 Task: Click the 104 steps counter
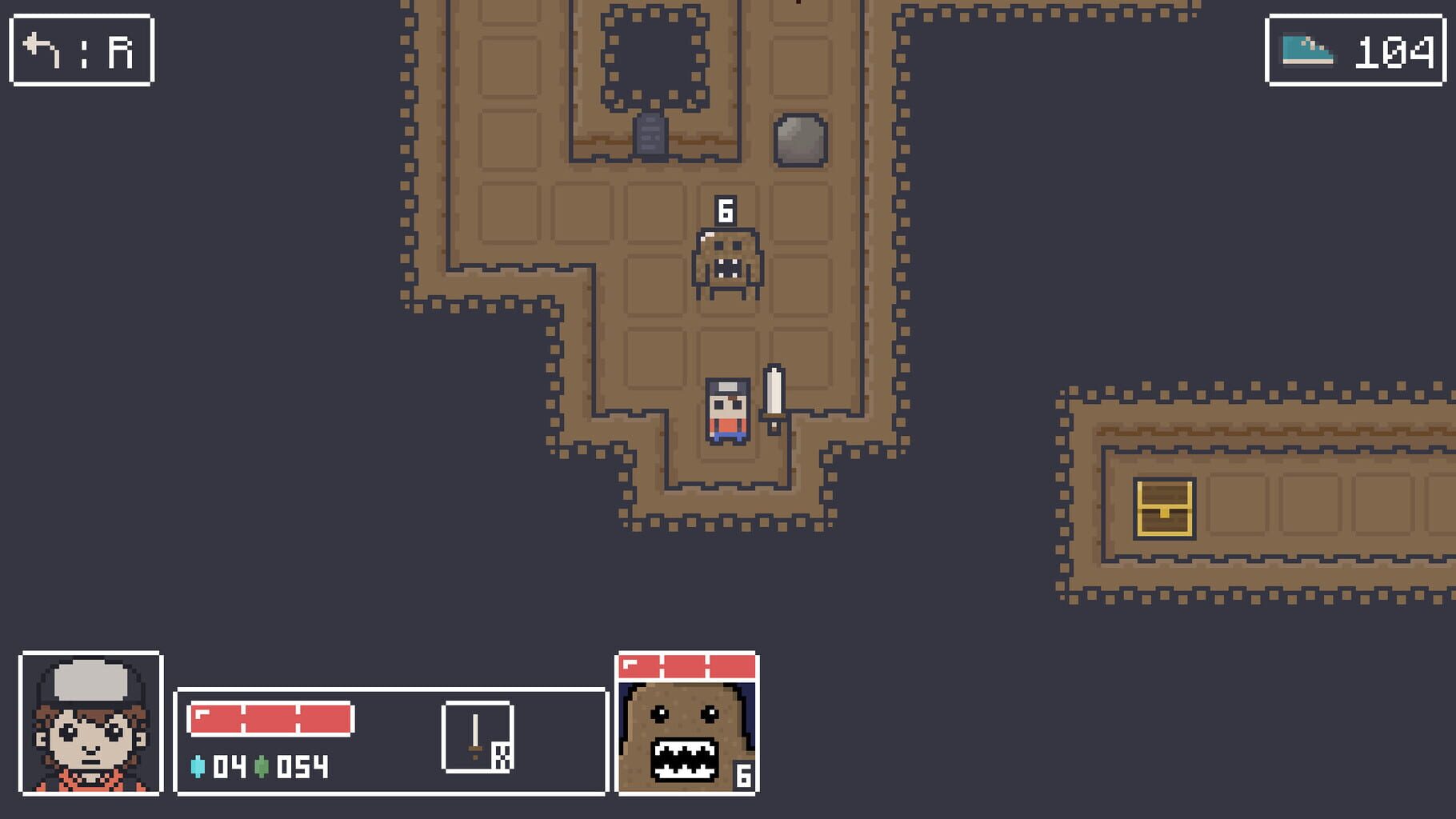pyautogui.click(x=1394, y=51)
